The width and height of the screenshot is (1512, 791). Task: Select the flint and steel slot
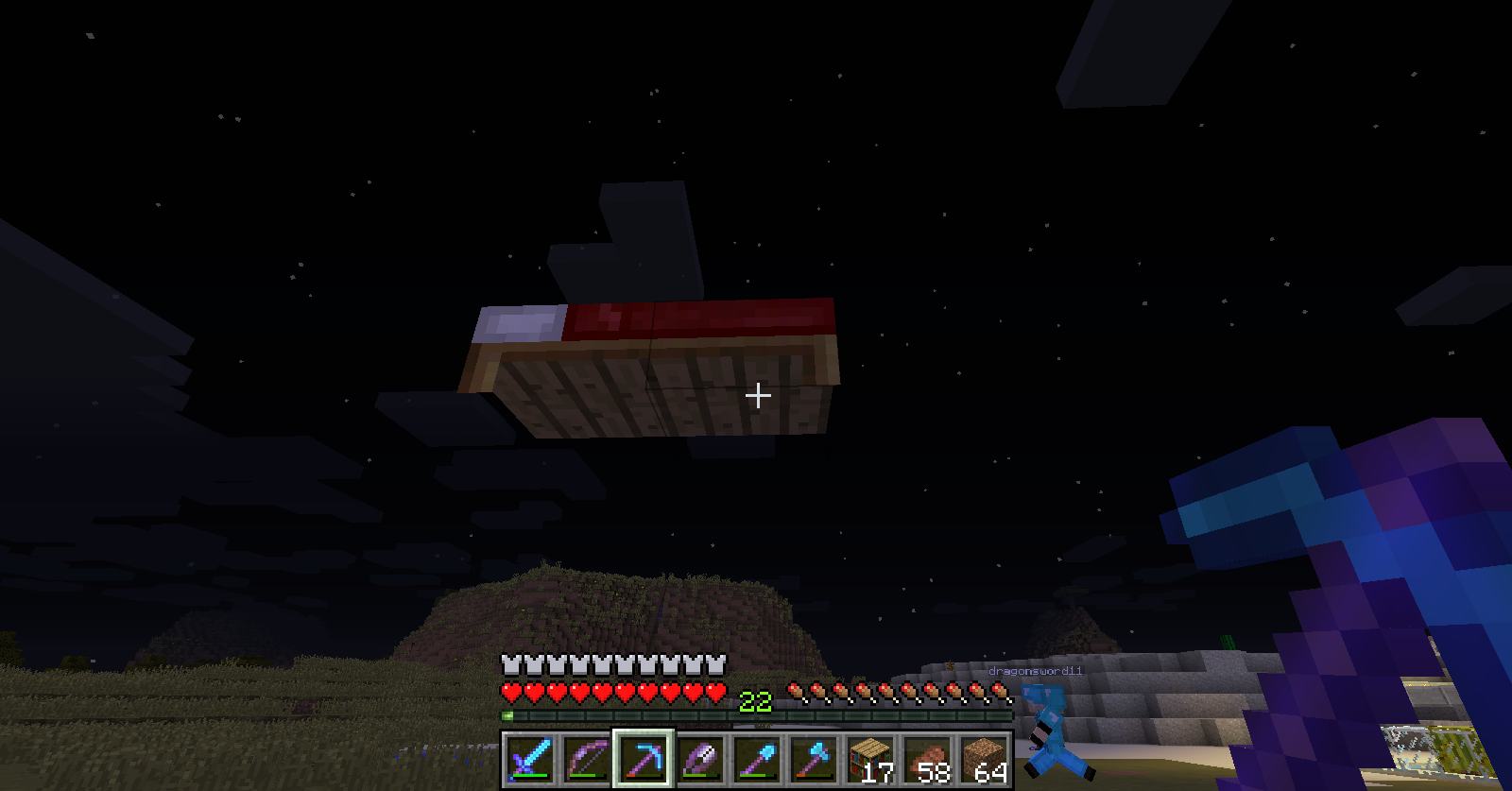(x=700, y=759)
